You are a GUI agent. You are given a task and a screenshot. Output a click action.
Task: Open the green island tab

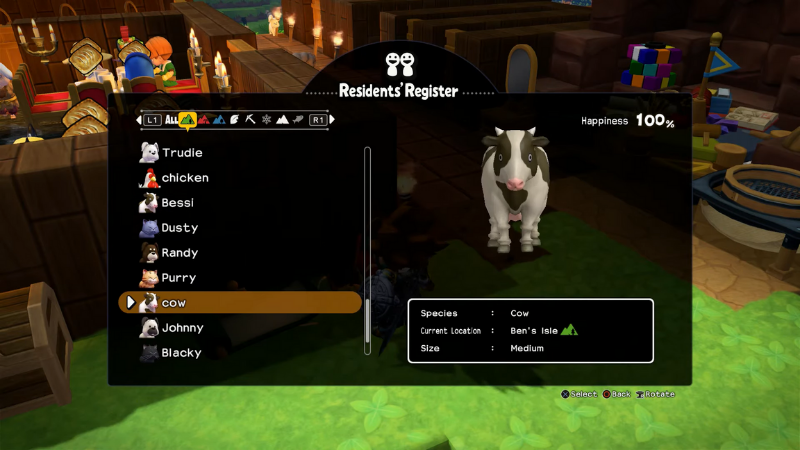coord(187,120)
